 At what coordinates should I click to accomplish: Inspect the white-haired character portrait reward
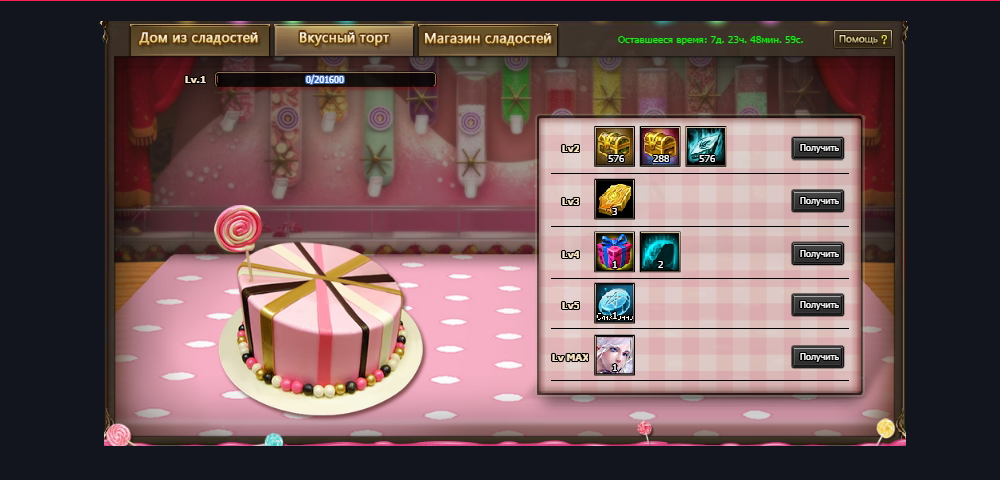[615, 355]
